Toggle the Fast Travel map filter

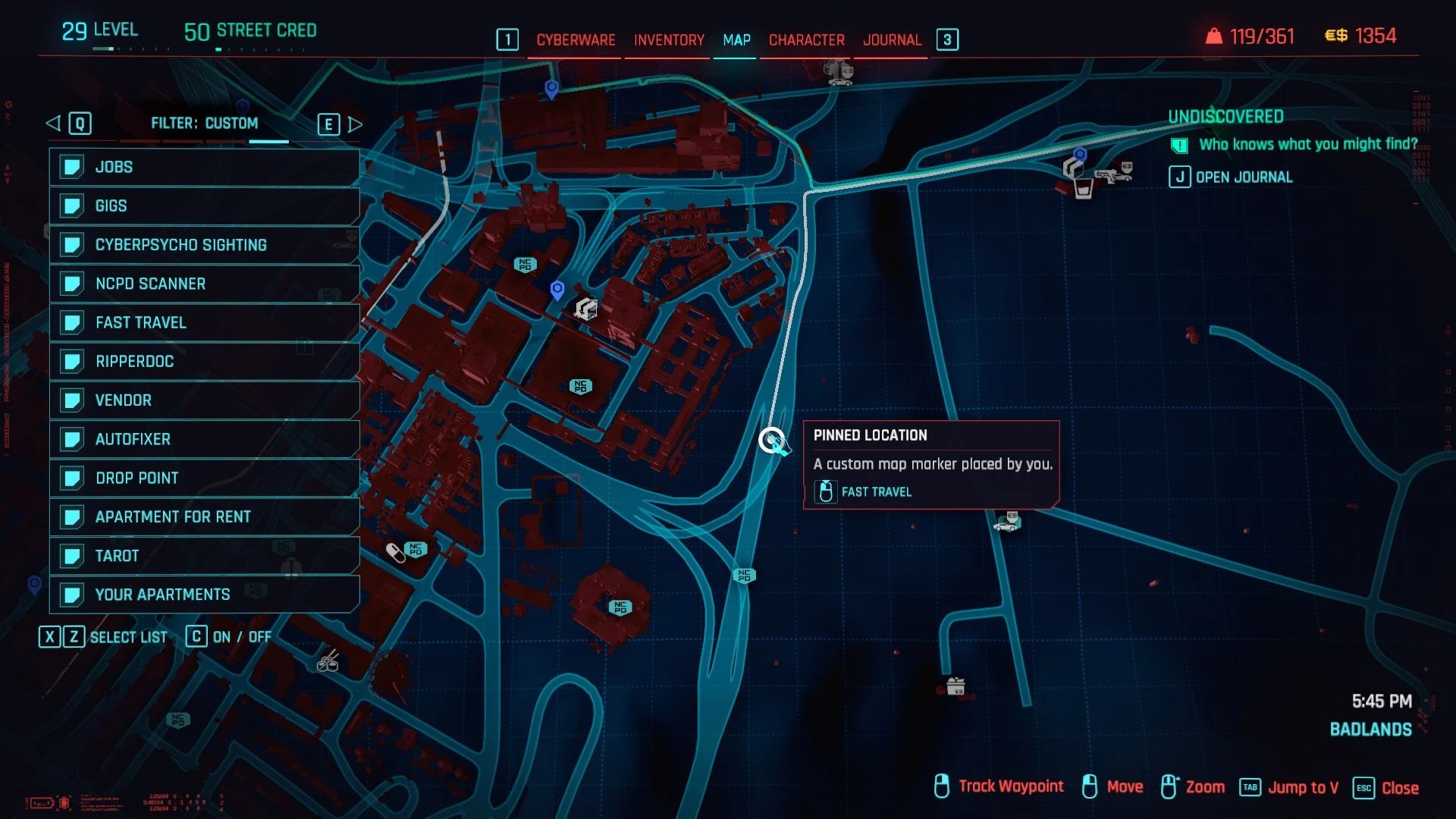(x=205, y=322)
